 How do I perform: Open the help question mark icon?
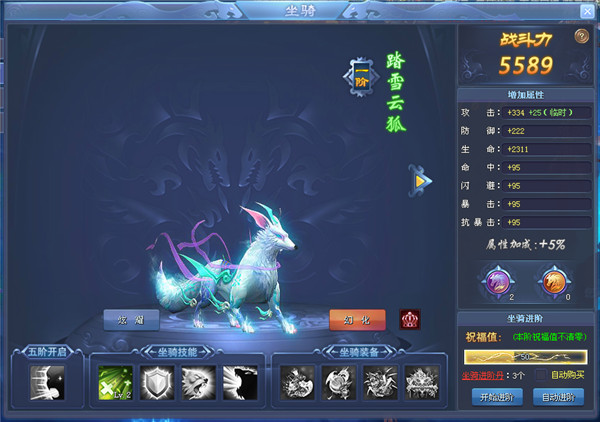pyautogui.click(x=581, y=37)
